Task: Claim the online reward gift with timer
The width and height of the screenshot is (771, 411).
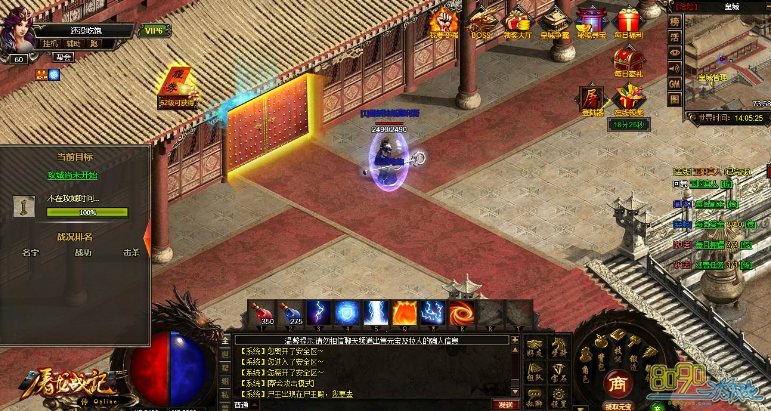Action: (627, 100)
